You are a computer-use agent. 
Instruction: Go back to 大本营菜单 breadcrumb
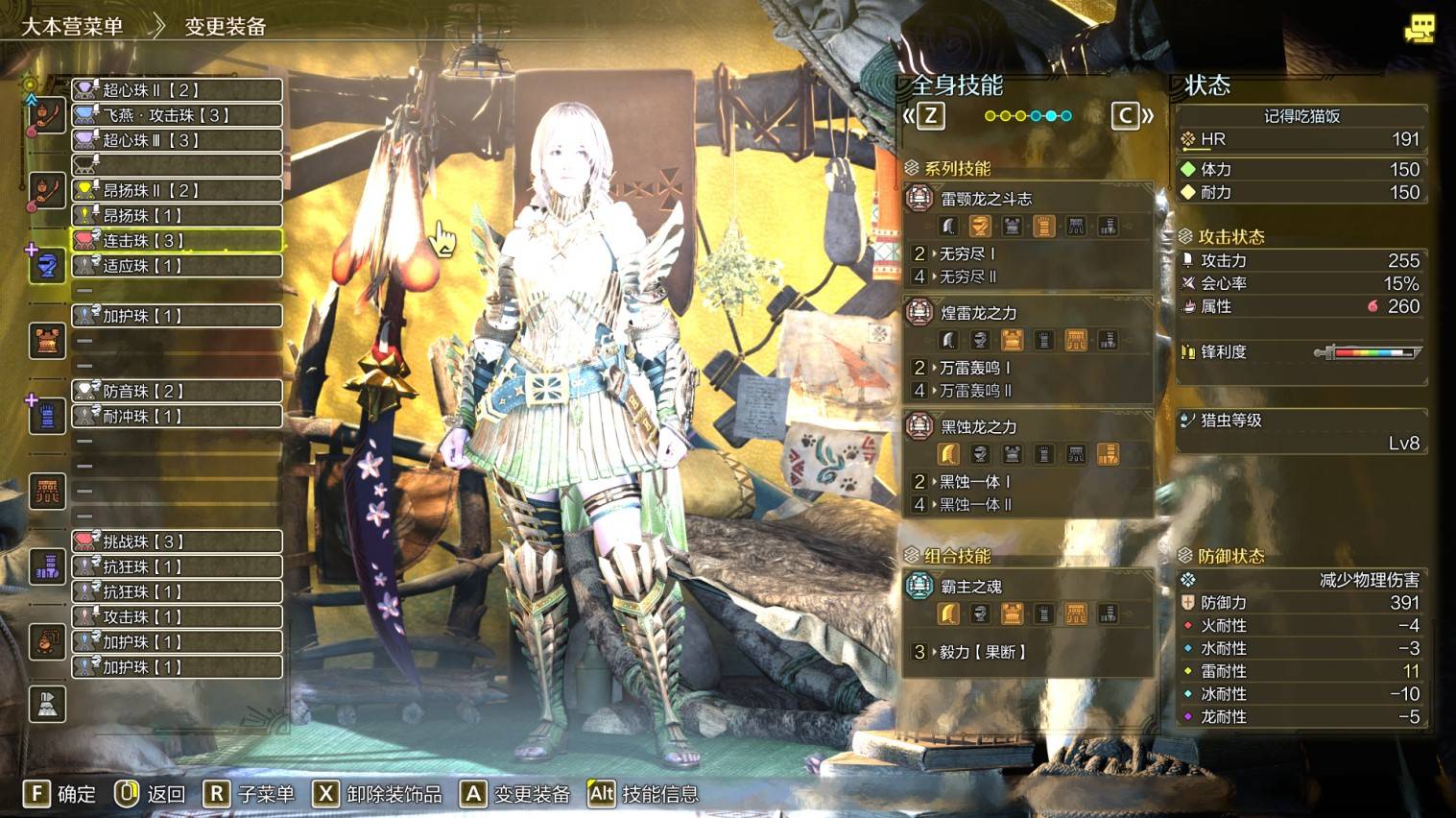tap(72, 26)
